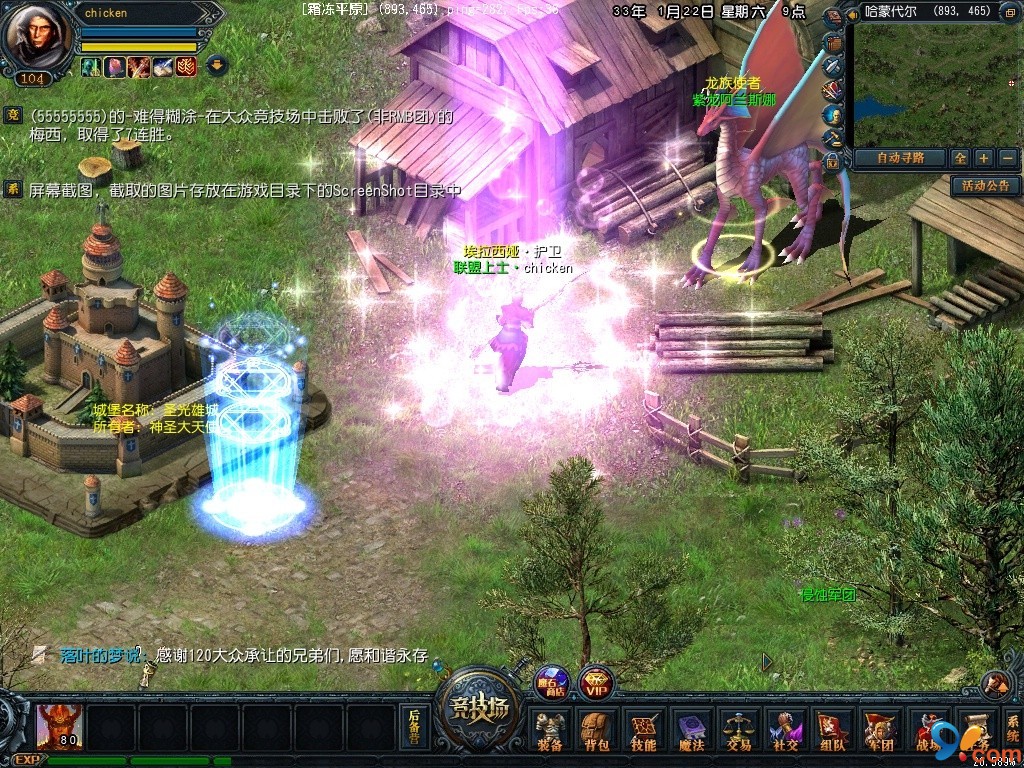Open the 军团 legion menu
This screenshot has height=768, width=1024.
pos(880,729)
